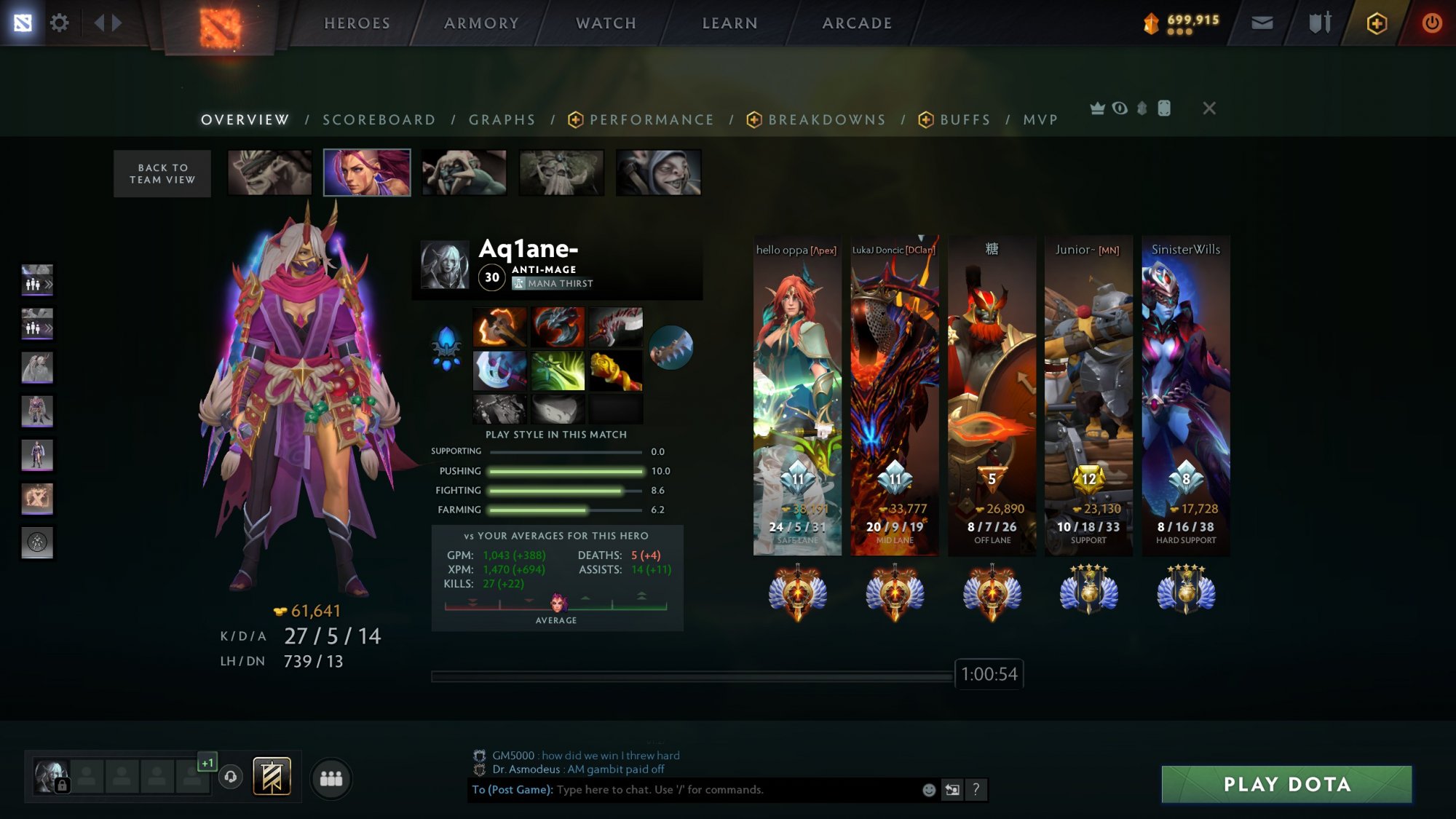Go to the Armory section
Image resolution: width=1456 pixels, height=819 pixels.
pyautogui.click(x=481, y=23)
